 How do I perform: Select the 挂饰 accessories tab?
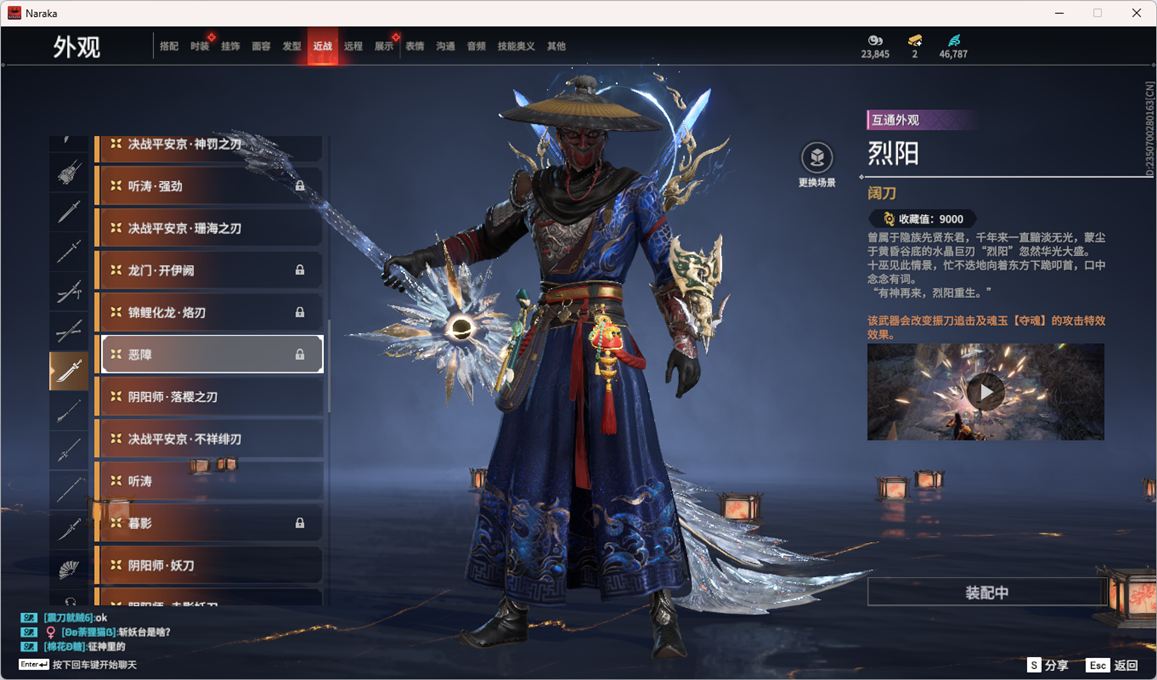point(230,46)
